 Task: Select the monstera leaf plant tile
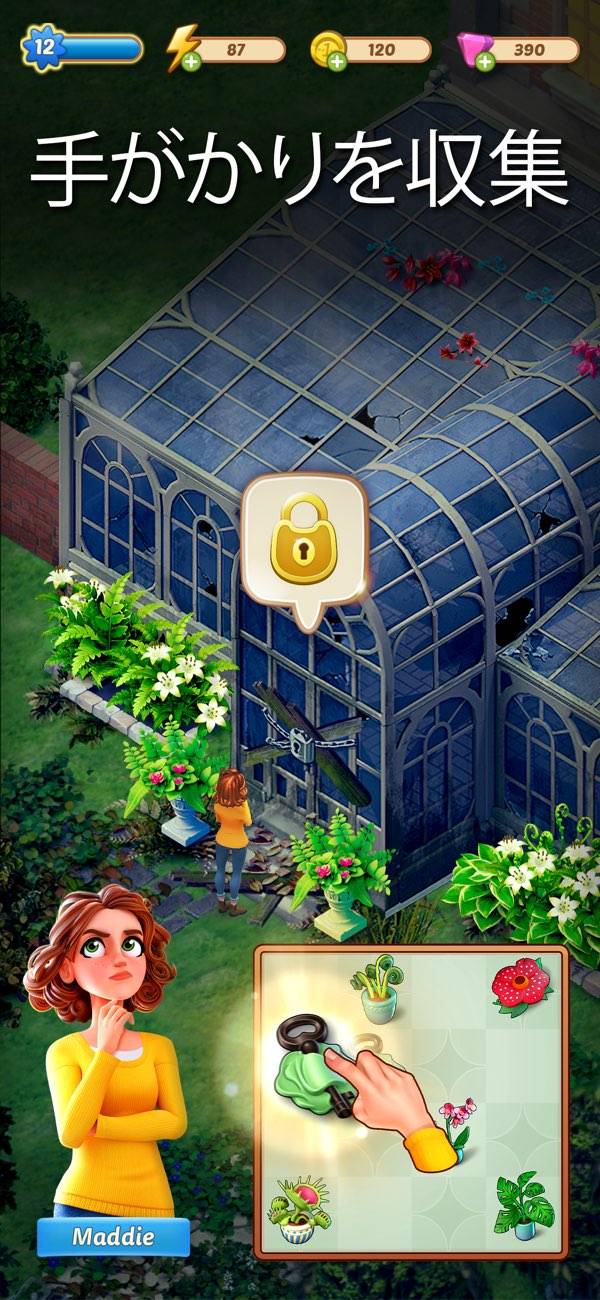pos(521,1206)
